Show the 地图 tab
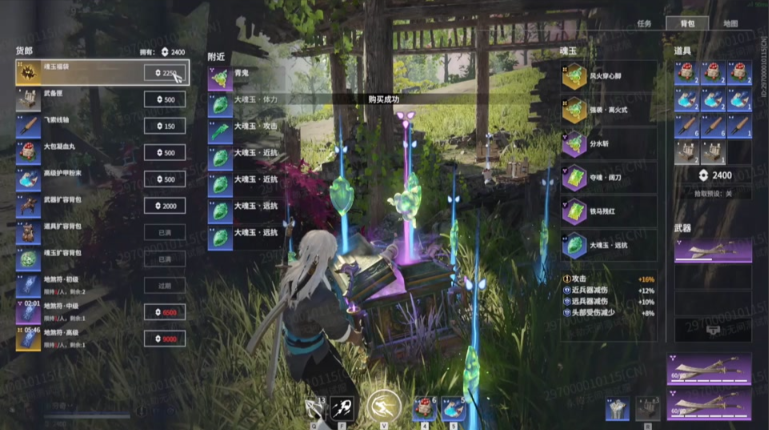 coord(730,23)
